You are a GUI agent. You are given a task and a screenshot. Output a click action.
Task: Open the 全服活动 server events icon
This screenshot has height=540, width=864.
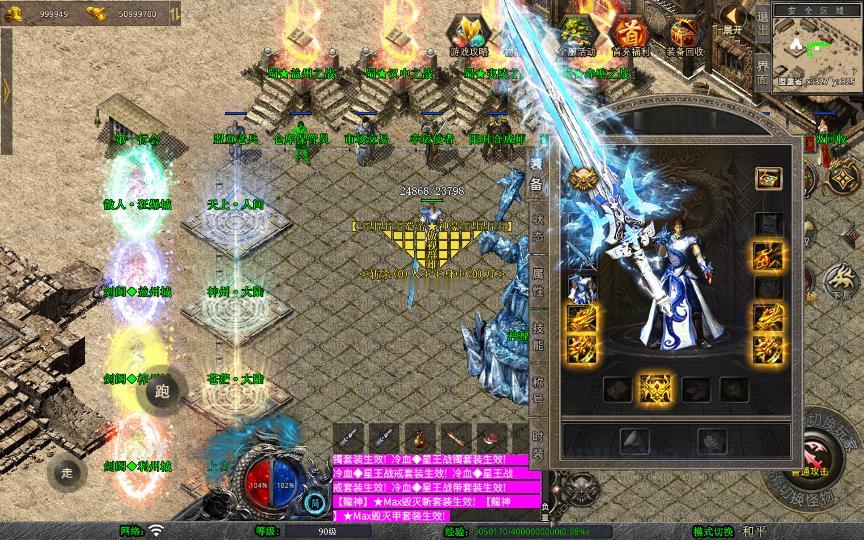(x=577, y=36)
